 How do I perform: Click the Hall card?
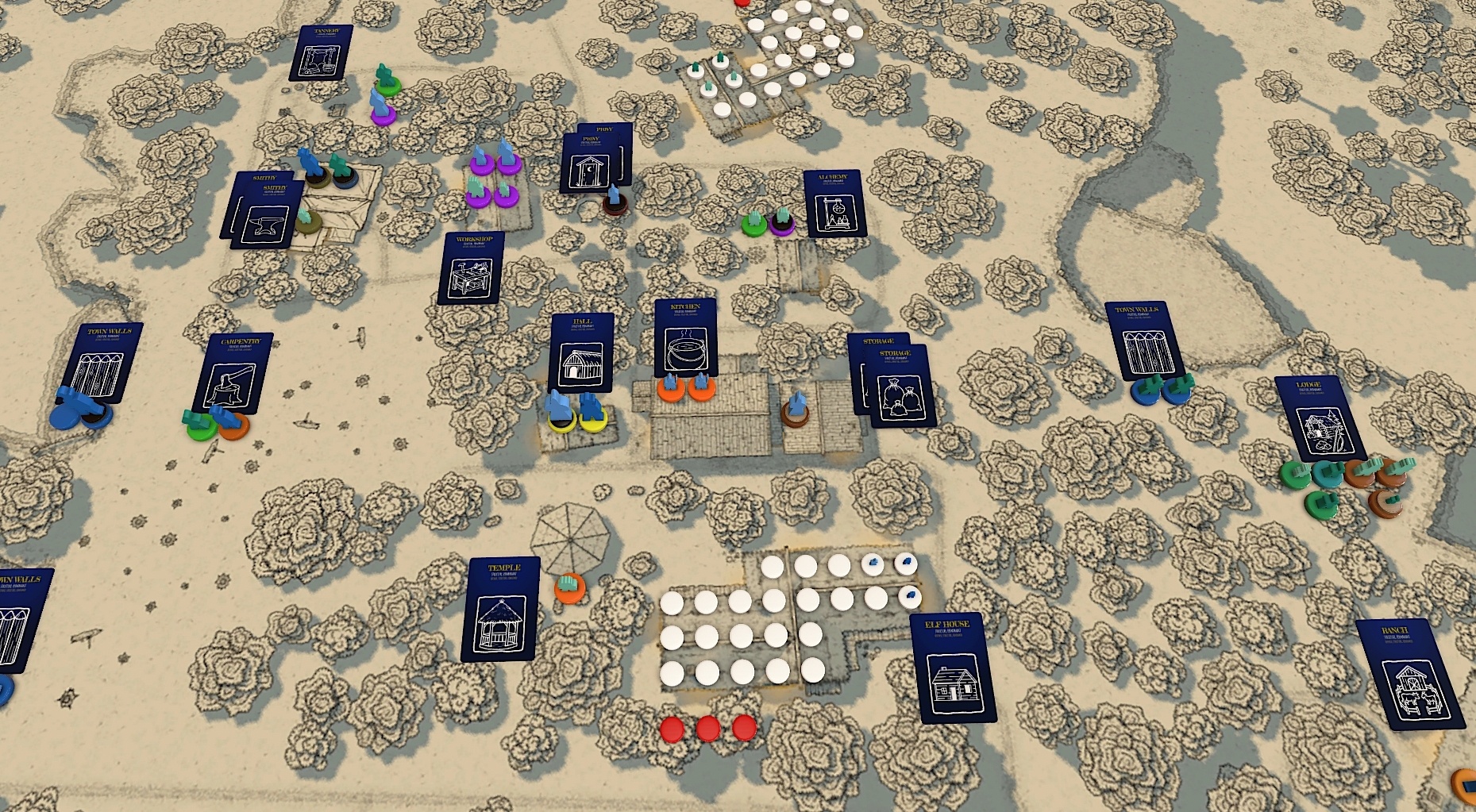point(582,352)
